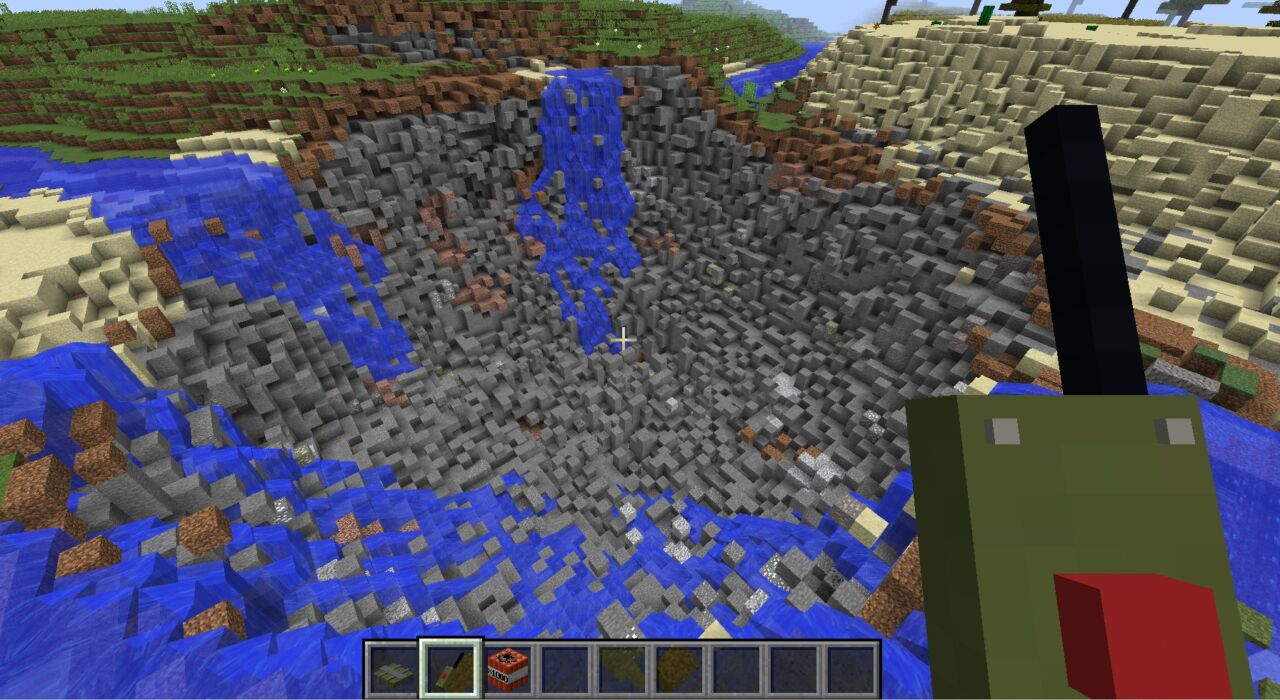Select the red TNT block slot
Screen dimensions: 1280x700
(507, 668)
